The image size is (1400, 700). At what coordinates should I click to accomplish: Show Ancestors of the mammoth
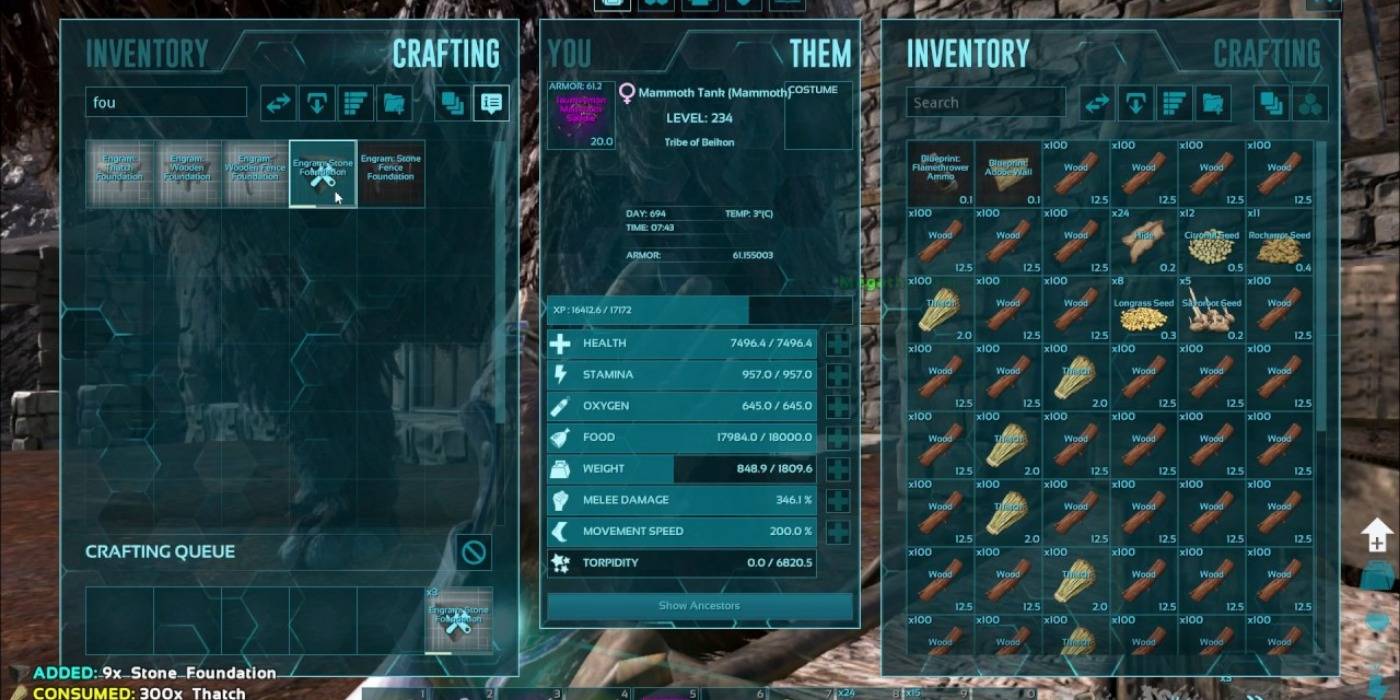tap(699, 606)
